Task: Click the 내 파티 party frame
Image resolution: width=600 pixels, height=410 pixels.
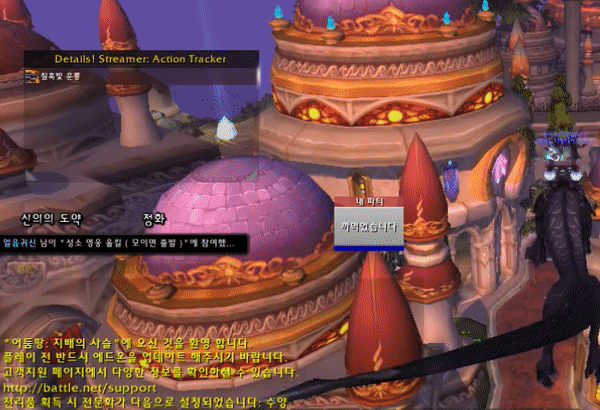Action: pyautogui.click(x=369, y=224)
